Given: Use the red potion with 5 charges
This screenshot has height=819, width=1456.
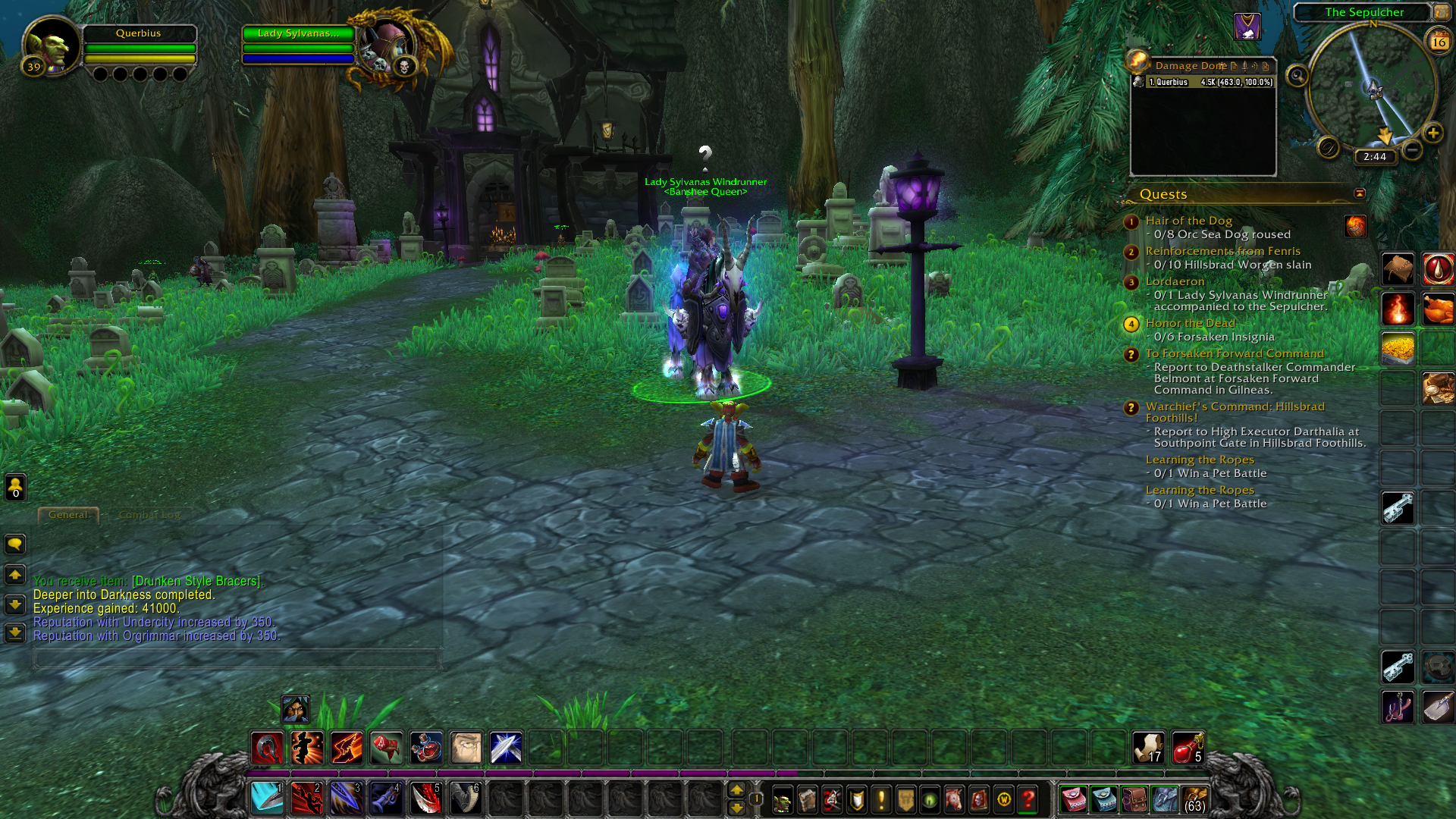Looking at the screenshot, I should tap(1188, 748).
